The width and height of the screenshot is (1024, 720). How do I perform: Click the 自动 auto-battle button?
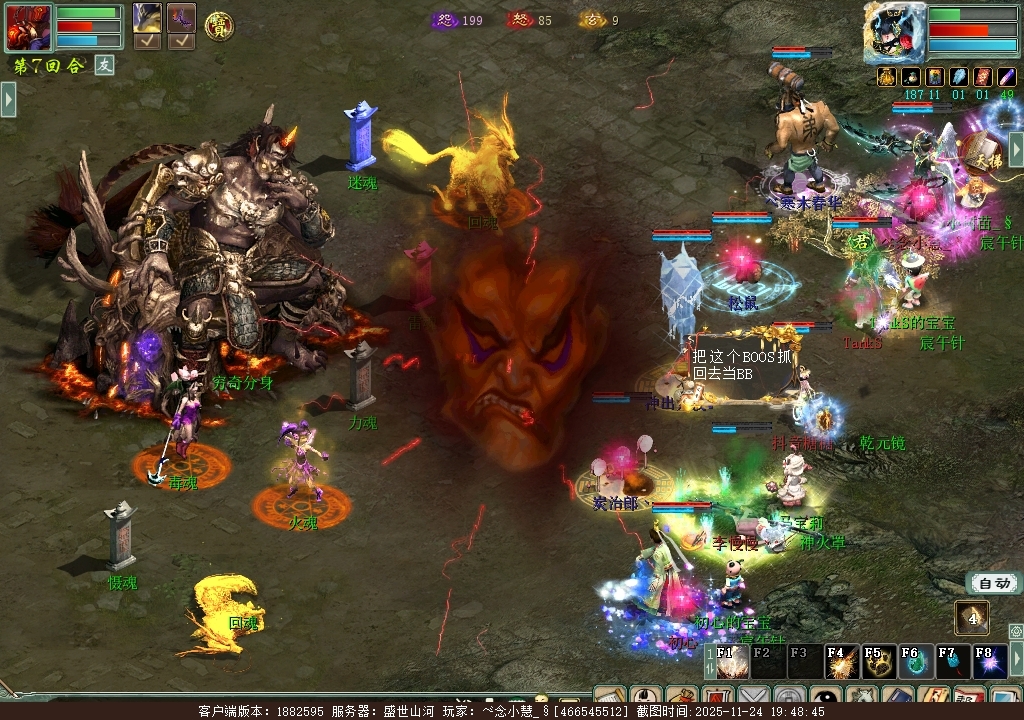tap(994, 584)
